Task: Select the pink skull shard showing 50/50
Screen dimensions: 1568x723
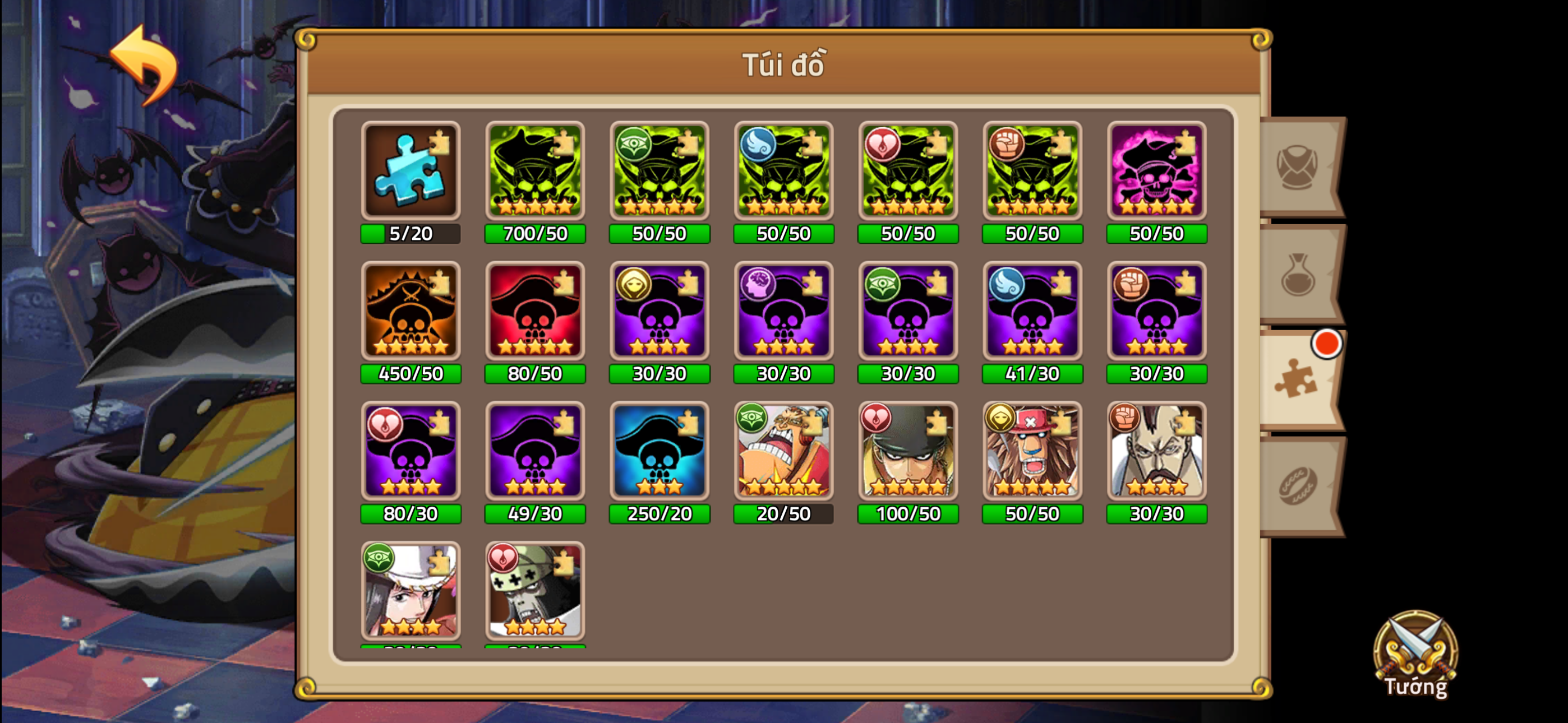Action: (x=1156, y=172)
